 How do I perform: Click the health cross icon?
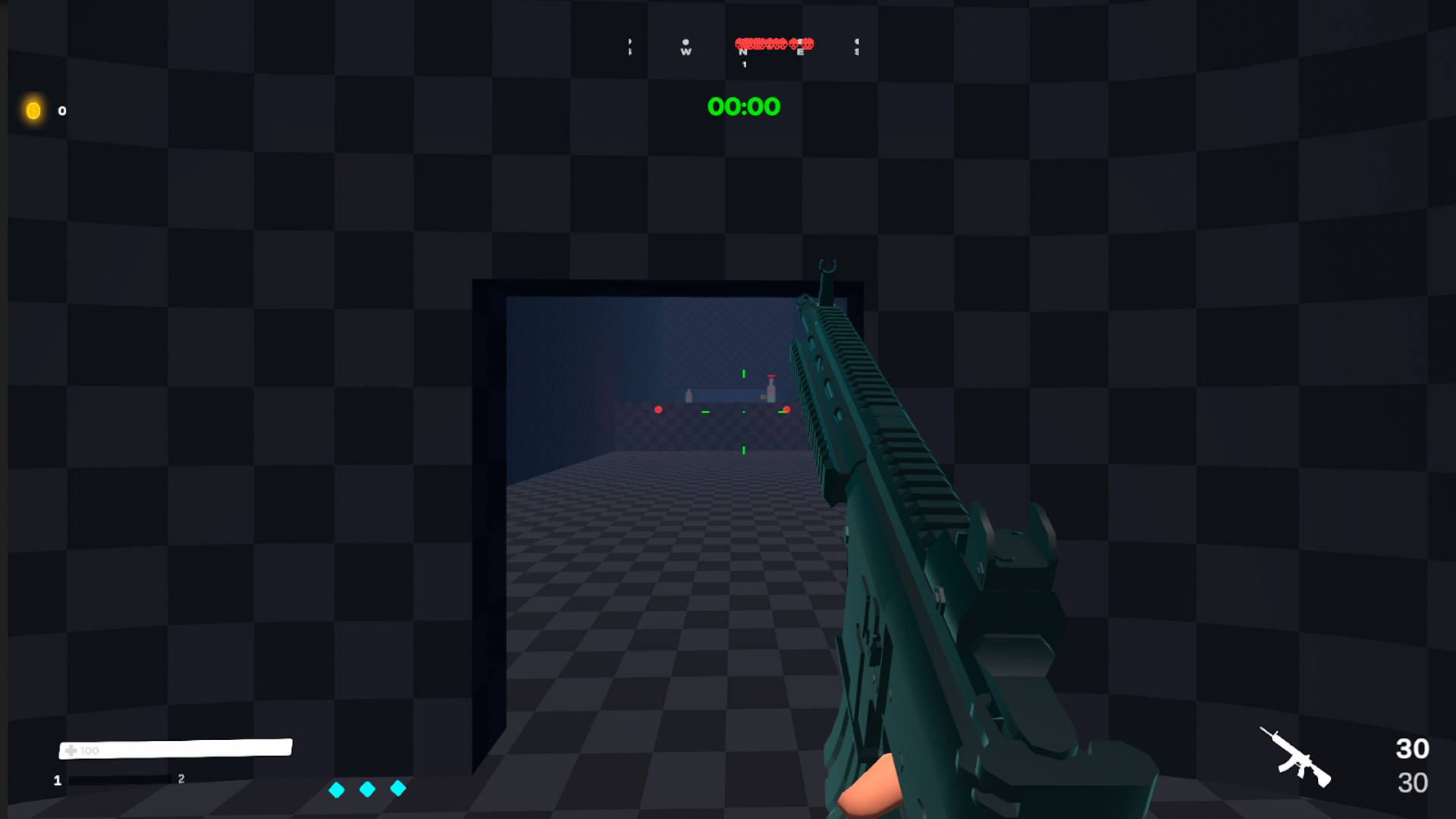point(71,749)
